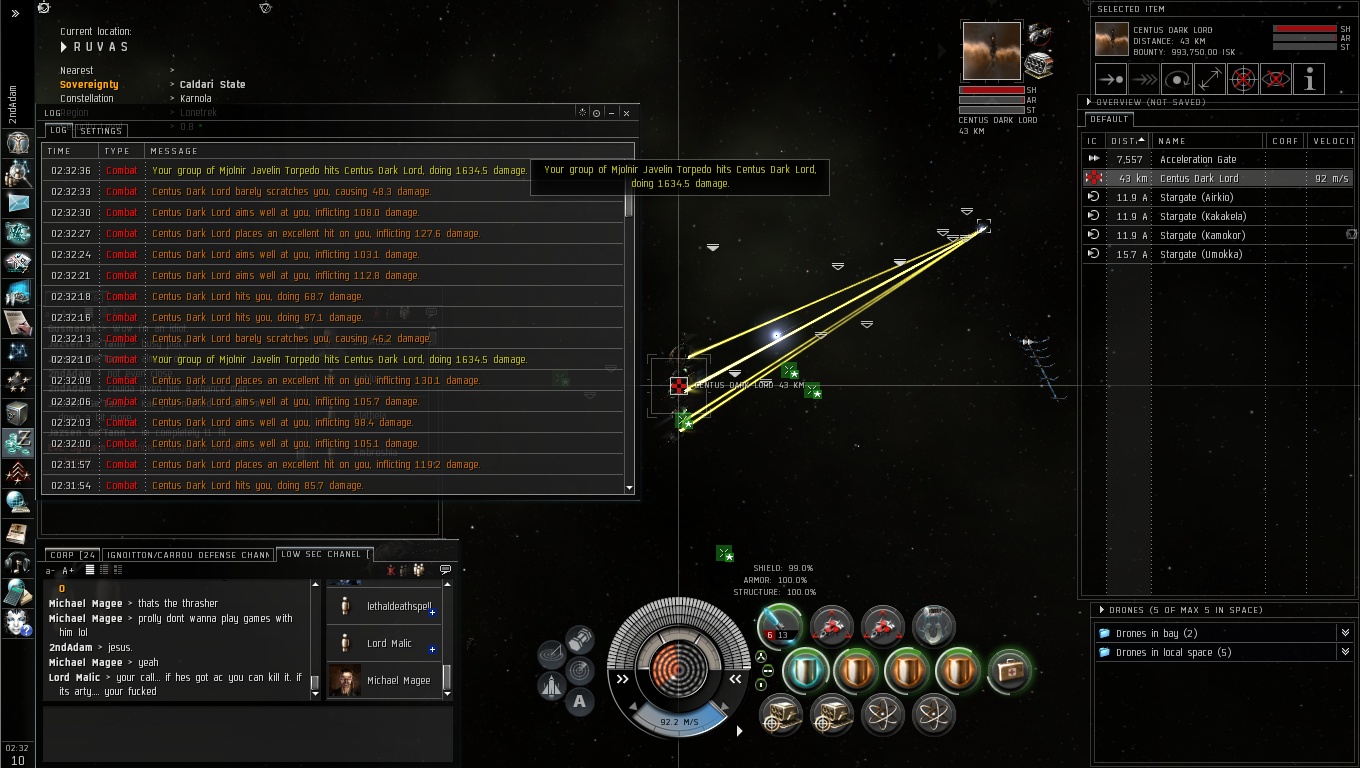The image size is (1360, 768).
Task: Expand the Drones in bay group
Action: pyautogui.click(x=1344, y=633)
